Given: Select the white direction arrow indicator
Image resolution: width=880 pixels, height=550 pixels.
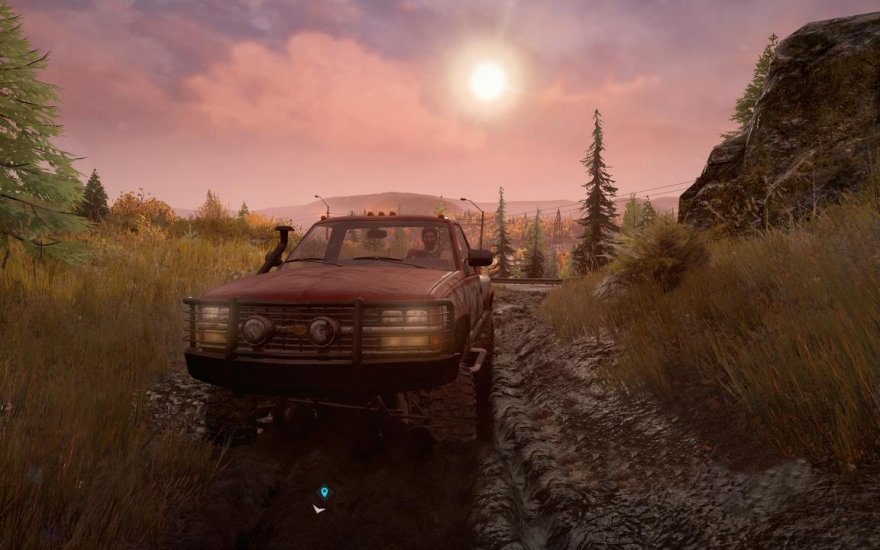Looking at the screenshot, I should click(x=319, y=509).
